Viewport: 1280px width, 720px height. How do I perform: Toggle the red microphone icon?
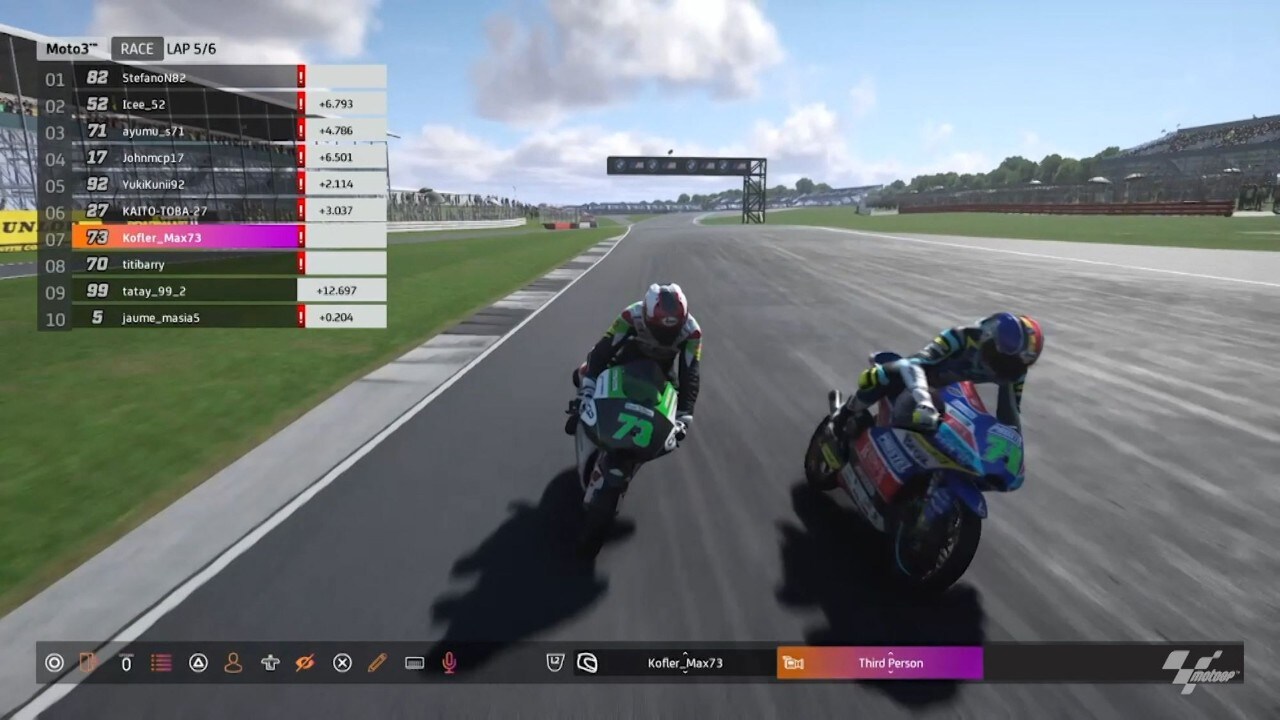[450, 662]
